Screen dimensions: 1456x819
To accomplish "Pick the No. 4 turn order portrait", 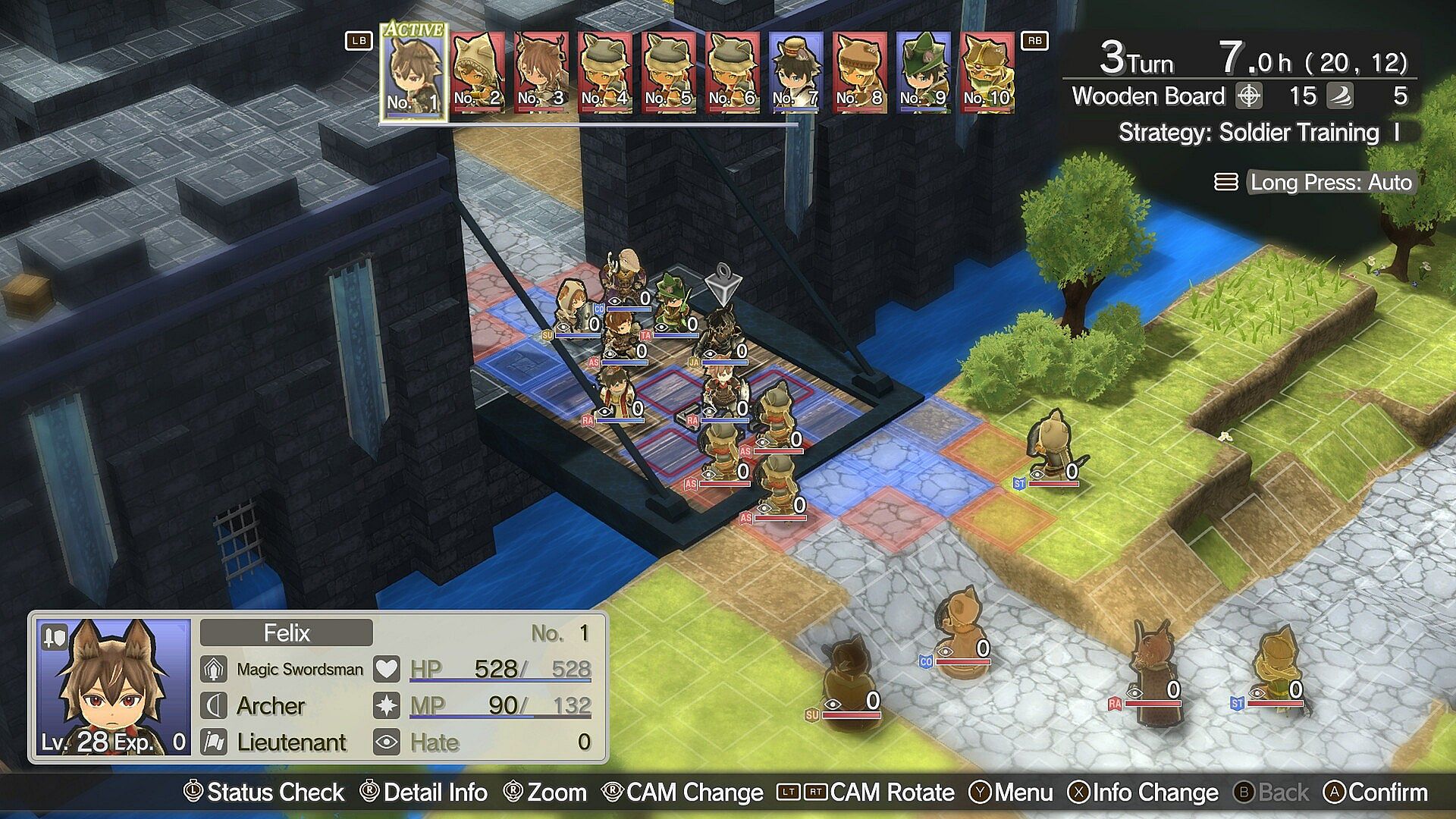I will pos(605,73).
